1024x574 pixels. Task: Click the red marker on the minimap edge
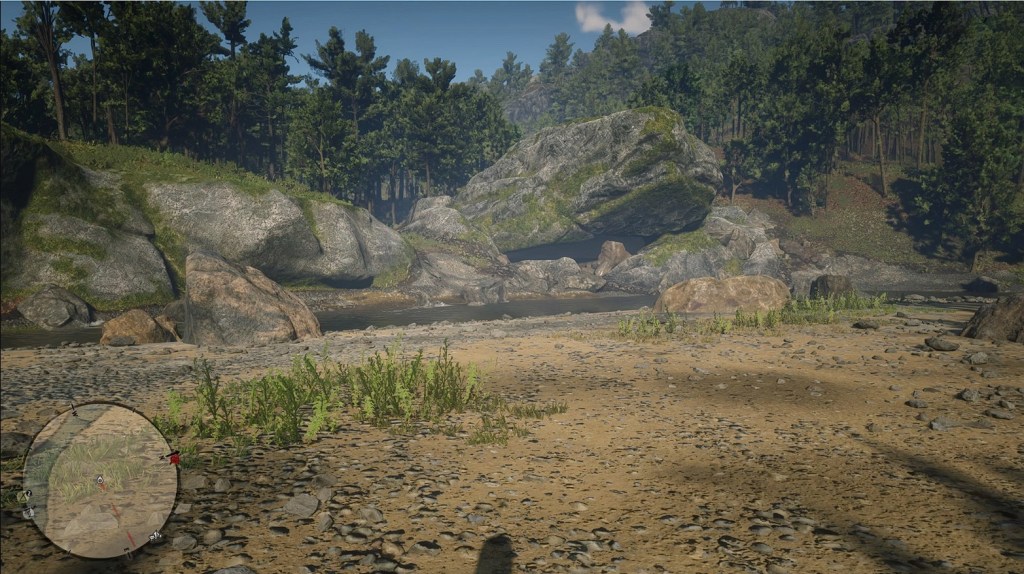(x=175, y=458)
